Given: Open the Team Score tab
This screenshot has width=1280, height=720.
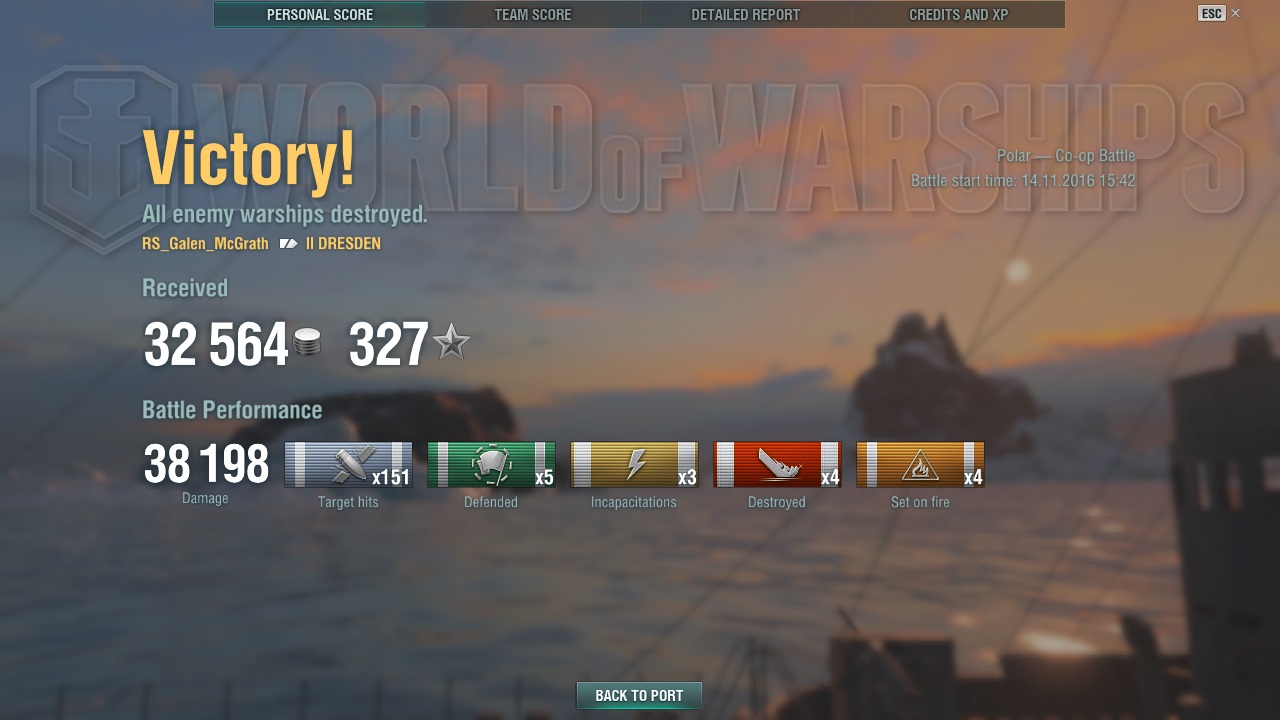Looking at the screenshot, I should 533,15.
